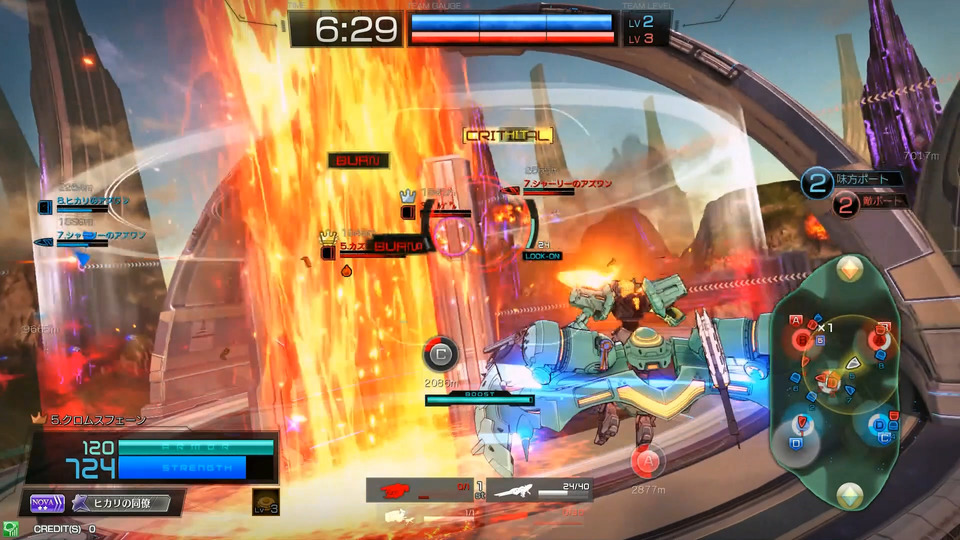Open the green oval minimap

(x=848, y=380)
